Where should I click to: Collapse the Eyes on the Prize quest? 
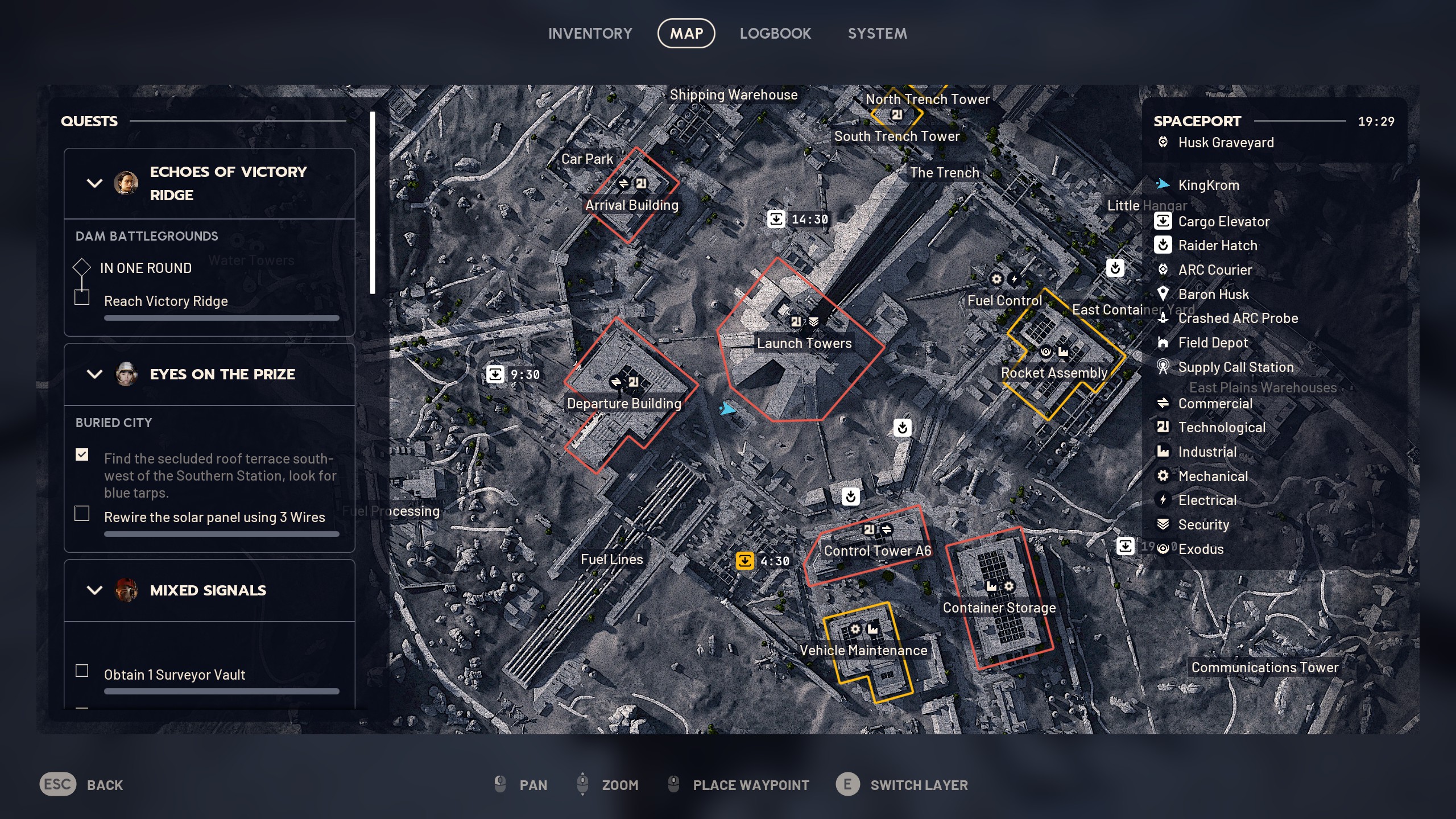94,374
